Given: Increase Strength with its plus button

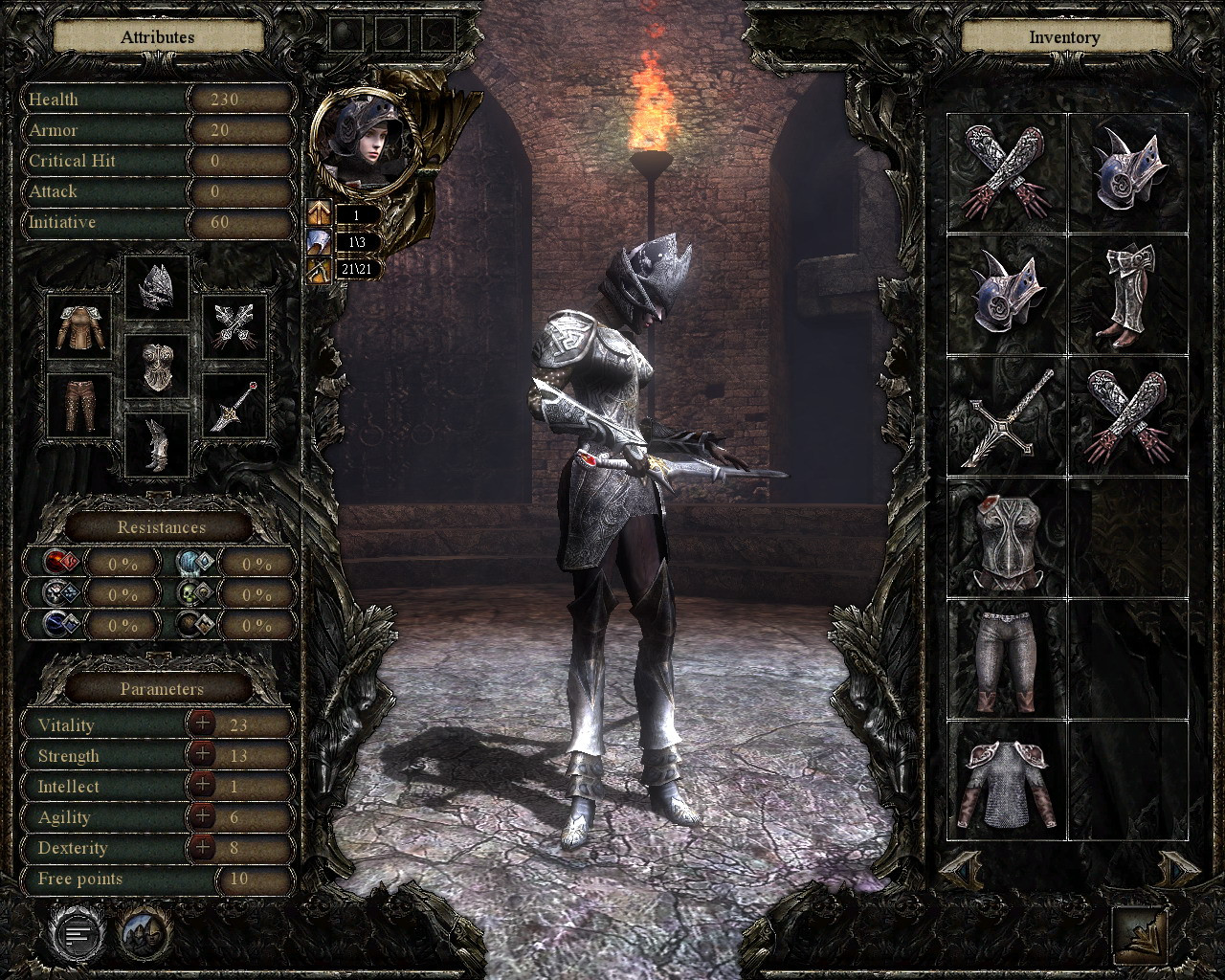Looking at the screenshot, I should click(202, 754).
